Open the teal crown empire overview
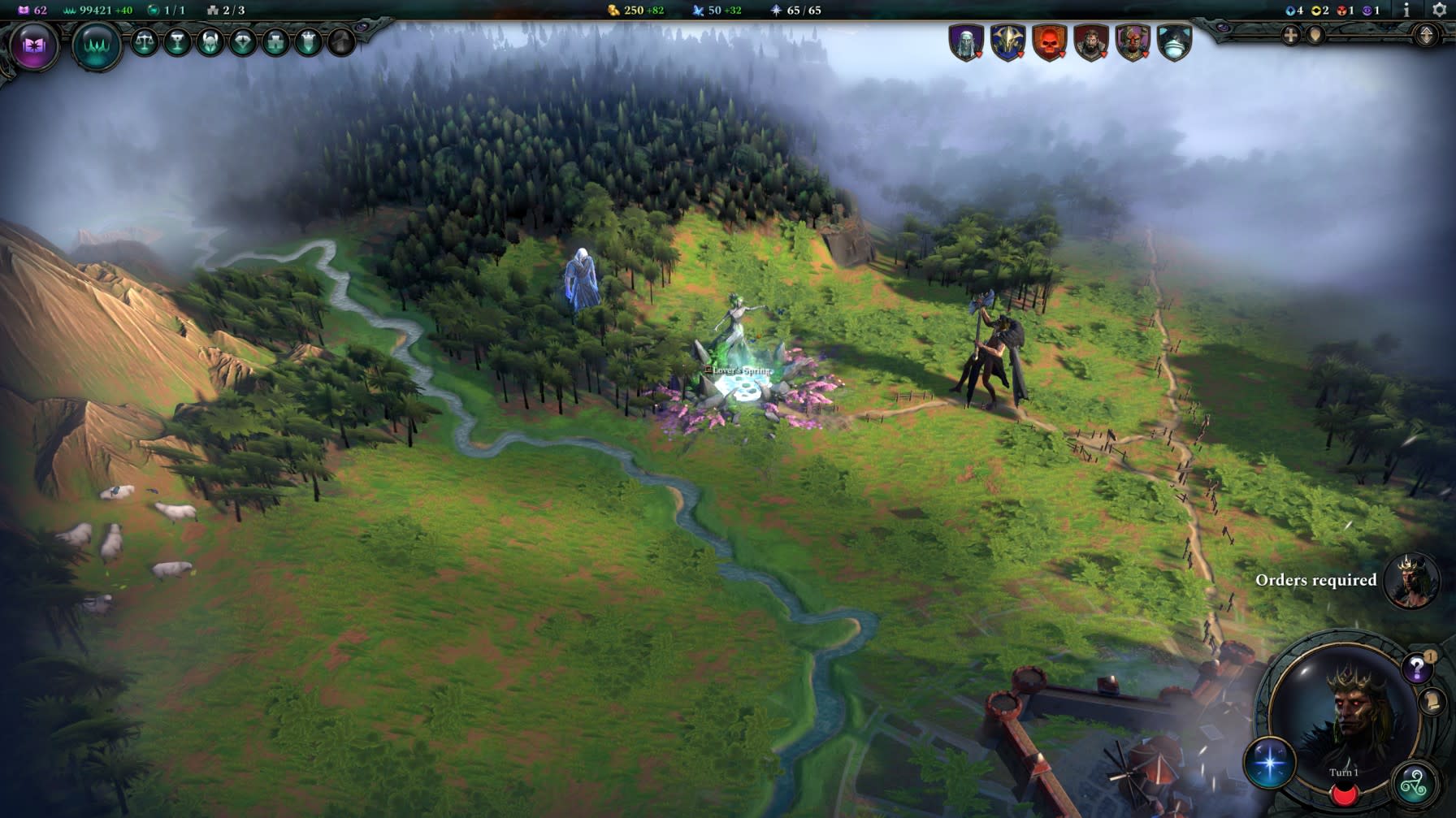Image resolution: width=1456 pixels, height=818 pixels. click(x=96, y=45)
